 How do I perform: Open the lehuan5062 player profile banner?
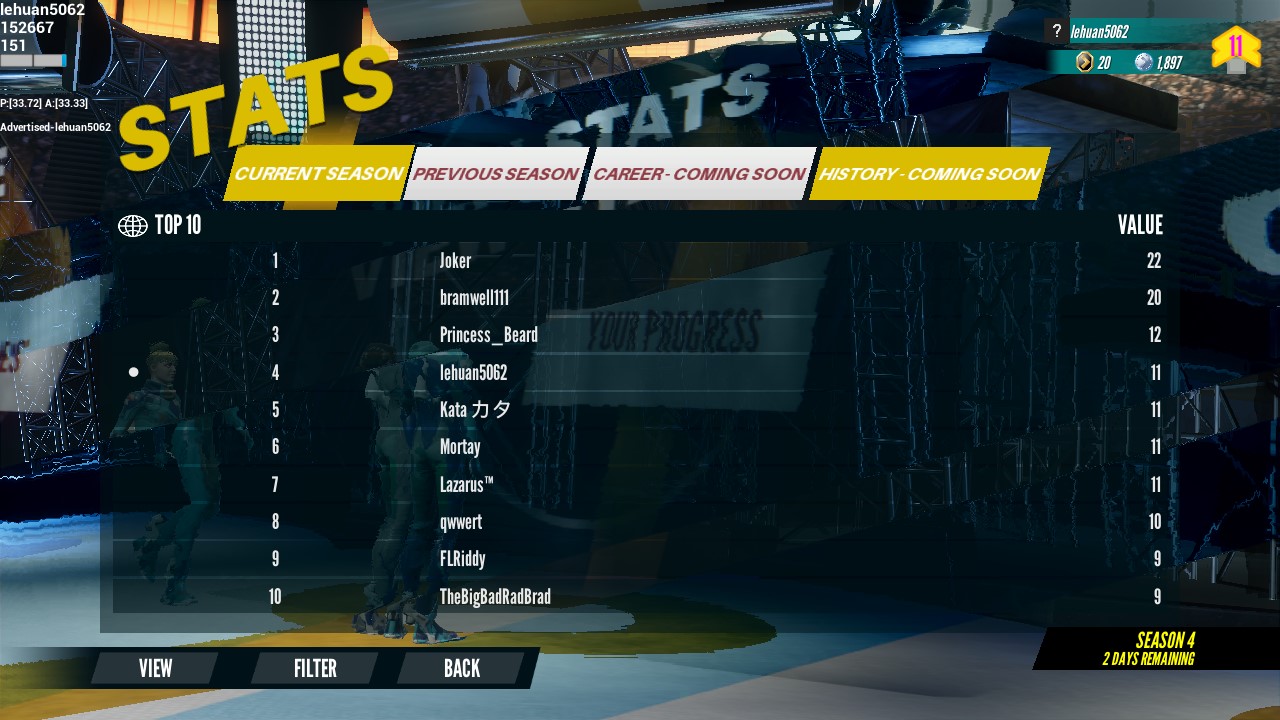click(1130, 32)
